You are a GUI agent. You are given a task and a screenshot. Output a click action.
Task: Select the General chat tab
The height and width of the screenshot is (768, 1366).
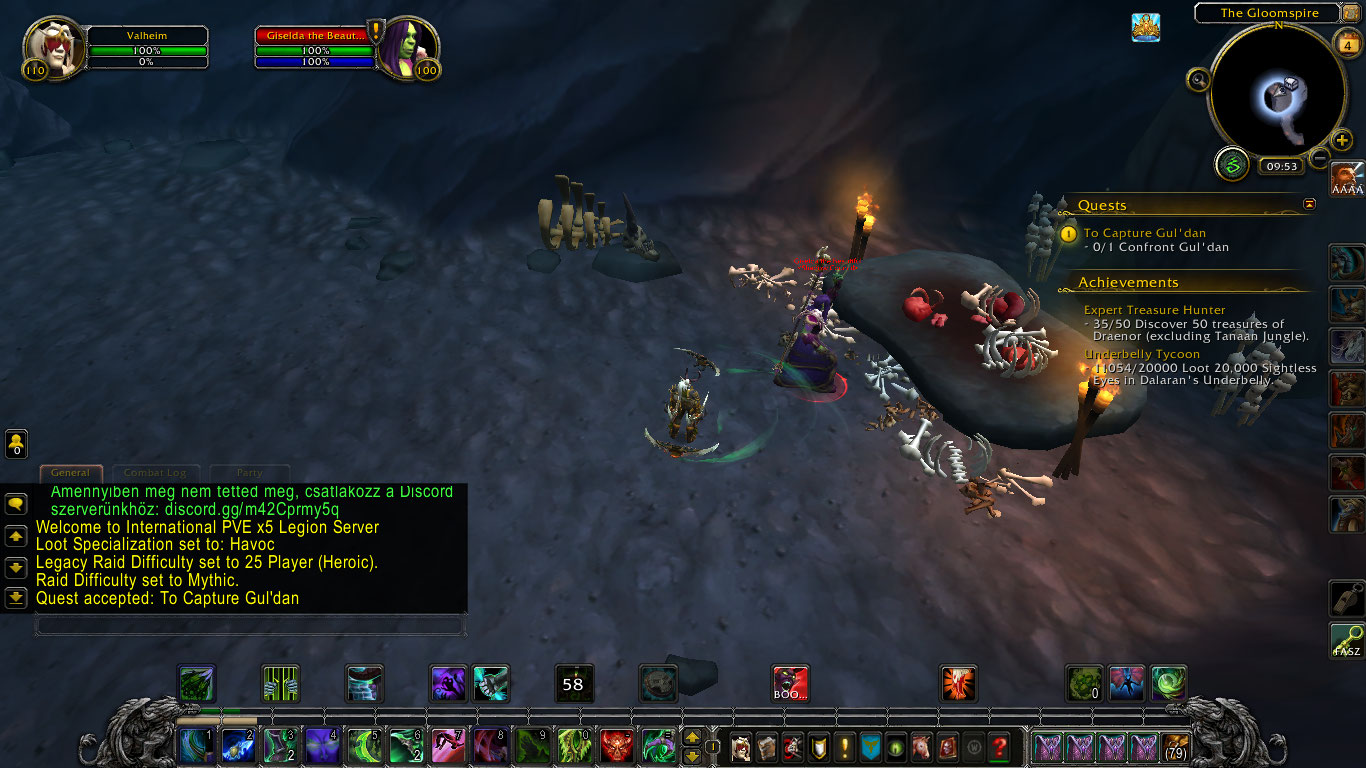(x=70, y=473)
